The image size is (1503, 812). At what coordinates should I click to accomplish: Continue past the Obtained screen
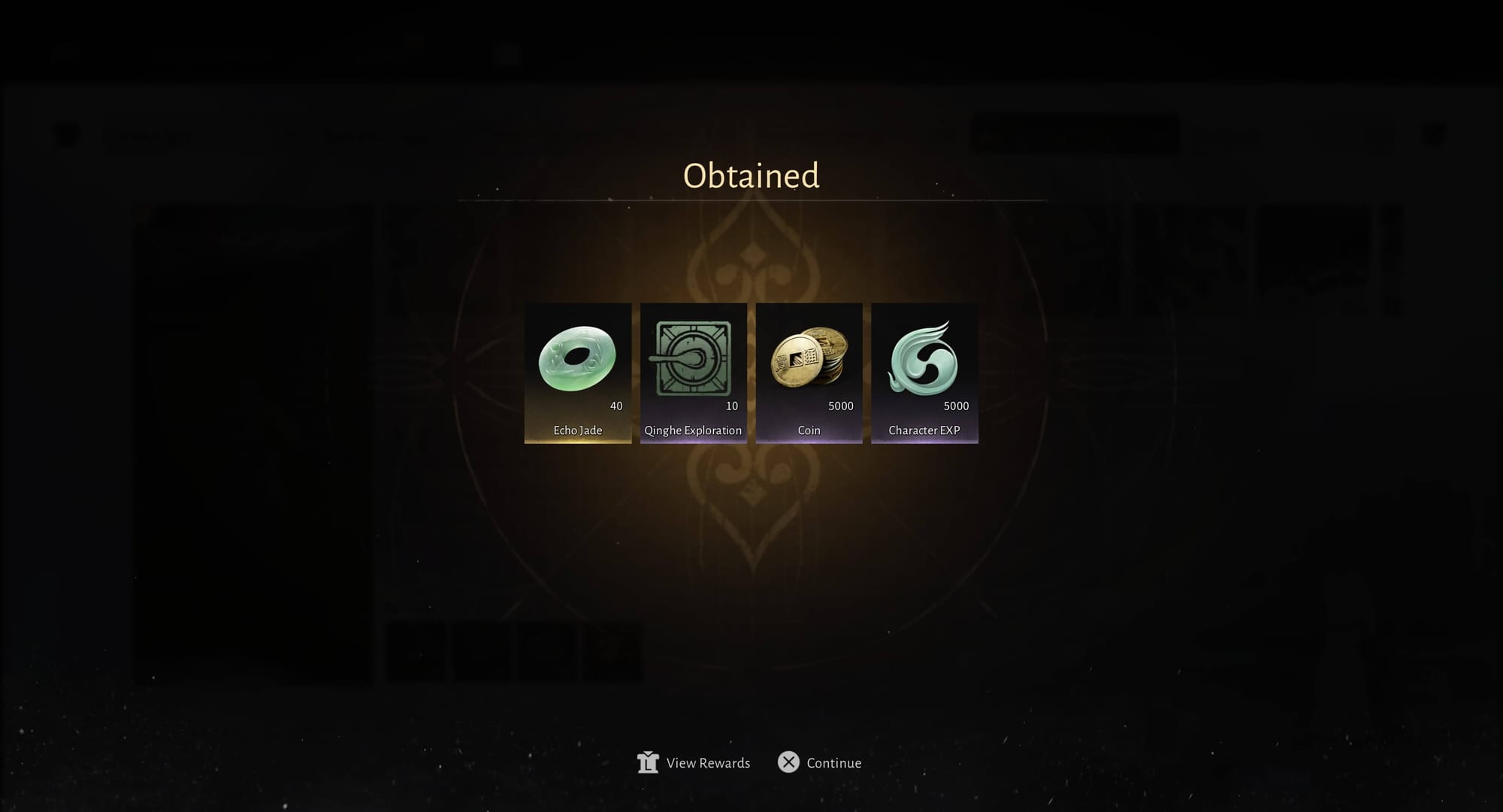click(819, 762)
